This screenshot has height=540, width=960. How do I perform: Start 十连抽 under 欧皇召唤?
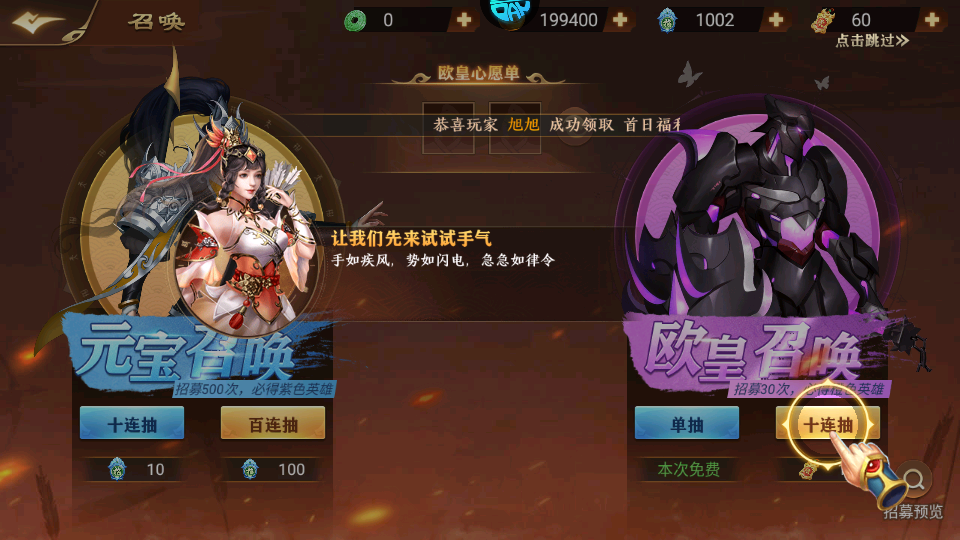(828, 424)
